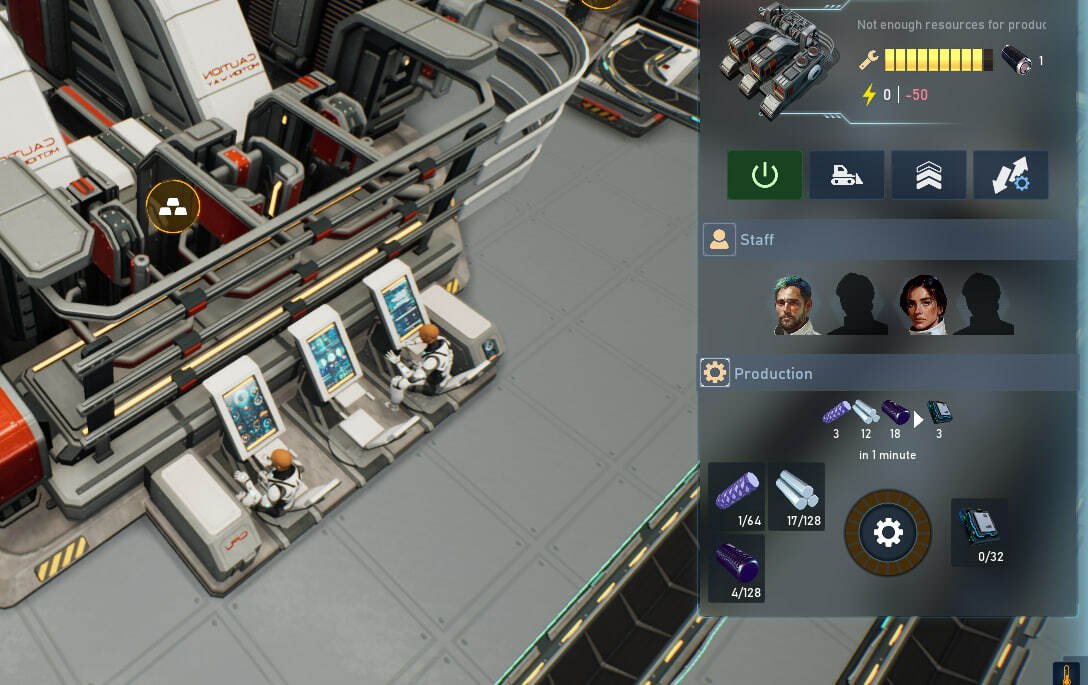This screenshot has width=1088, height=685.
Task: Click the bulldozer demolish button
Action: tap(846, 175)
